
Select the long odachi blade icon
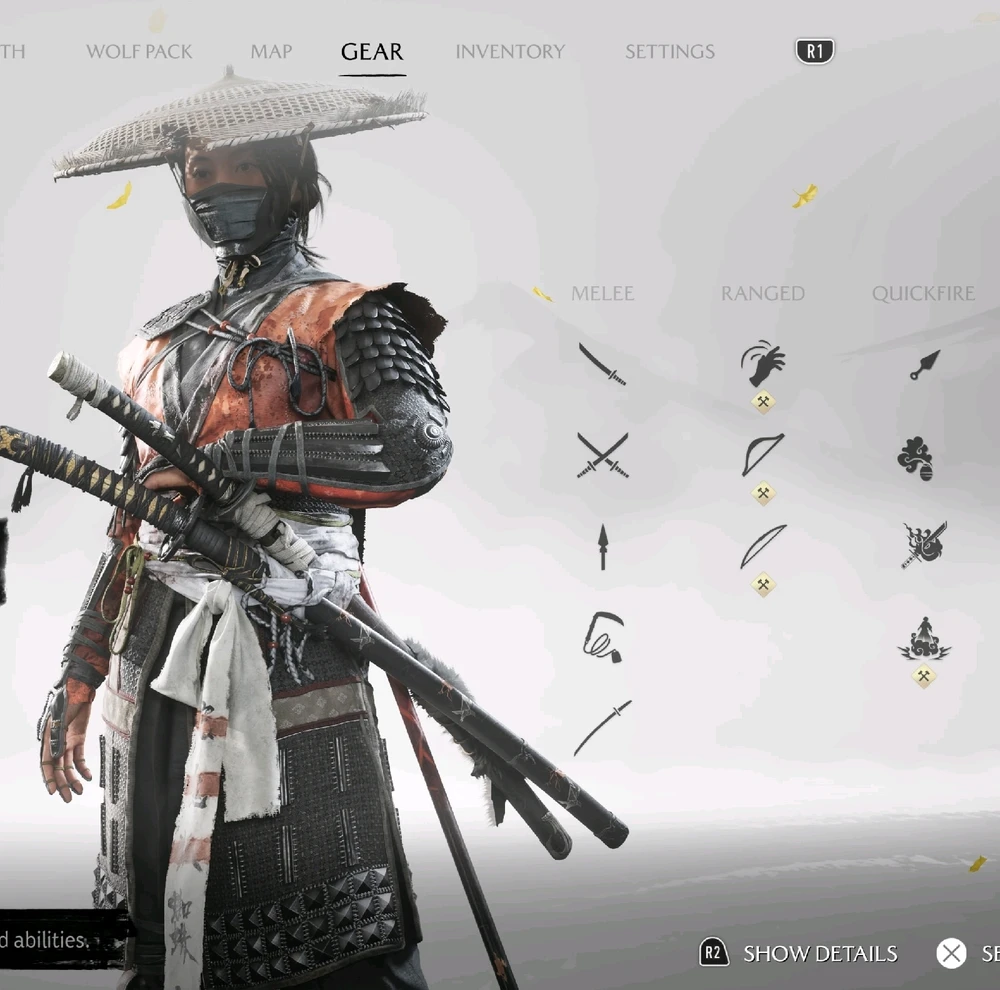tap(603, 727)
